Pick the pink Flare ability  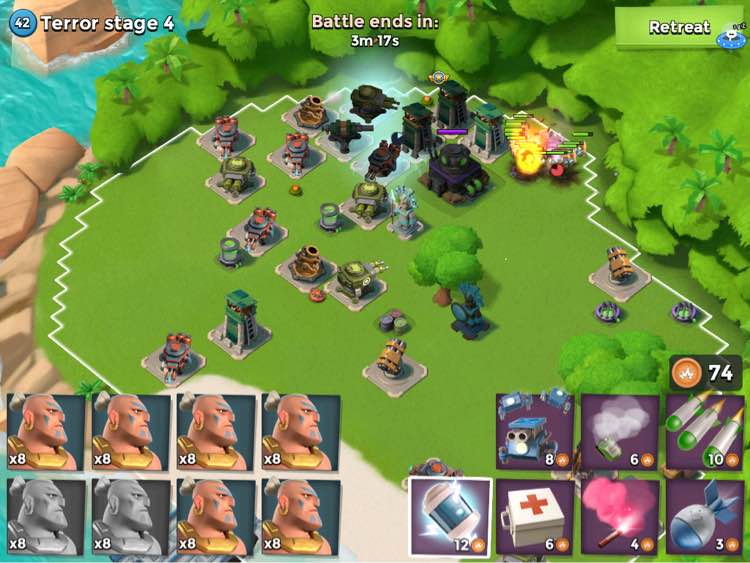pyautogui.click(x=620, y=516)
